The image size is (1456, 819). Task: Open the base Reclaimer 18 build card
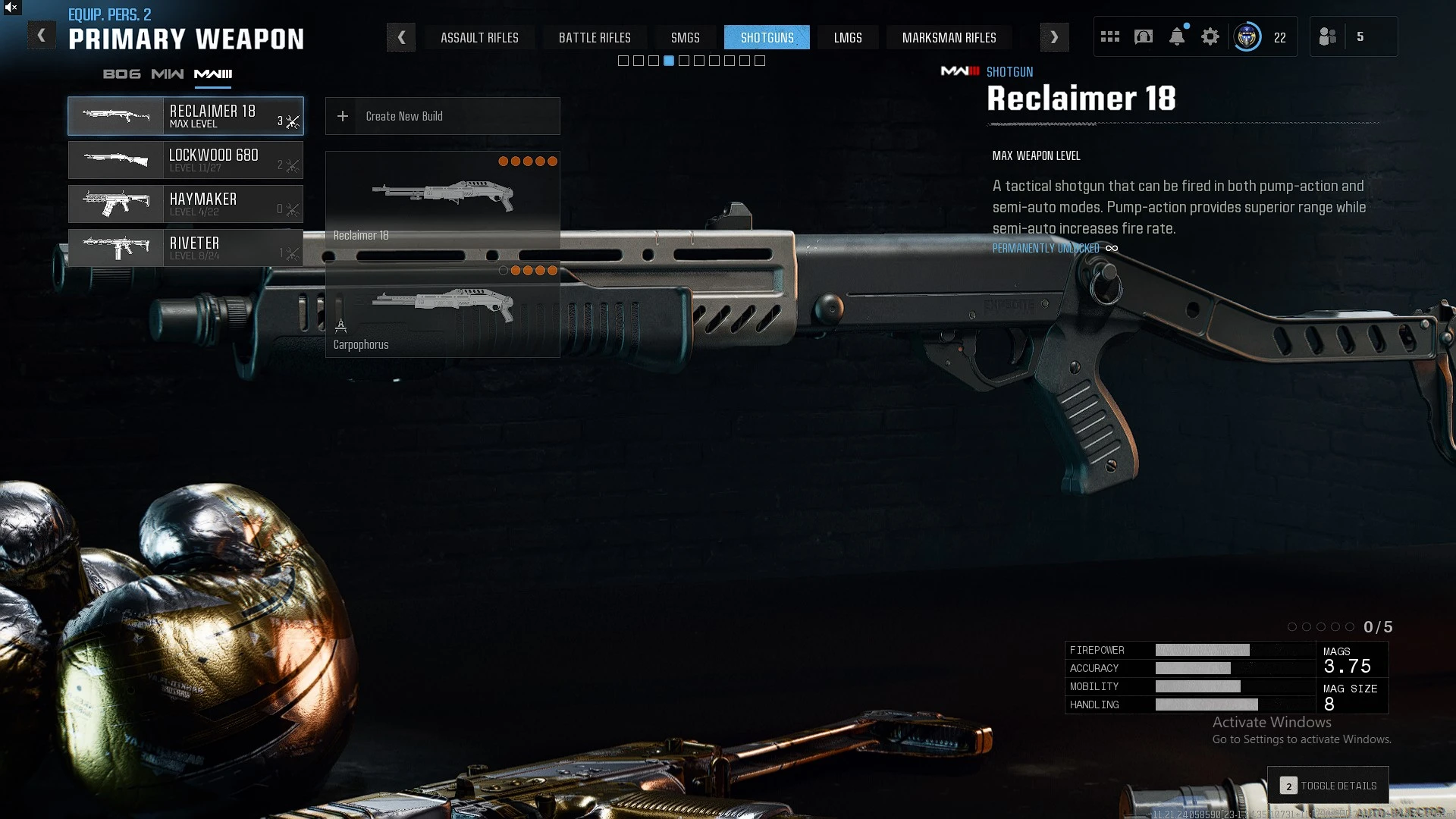point(442,199)
